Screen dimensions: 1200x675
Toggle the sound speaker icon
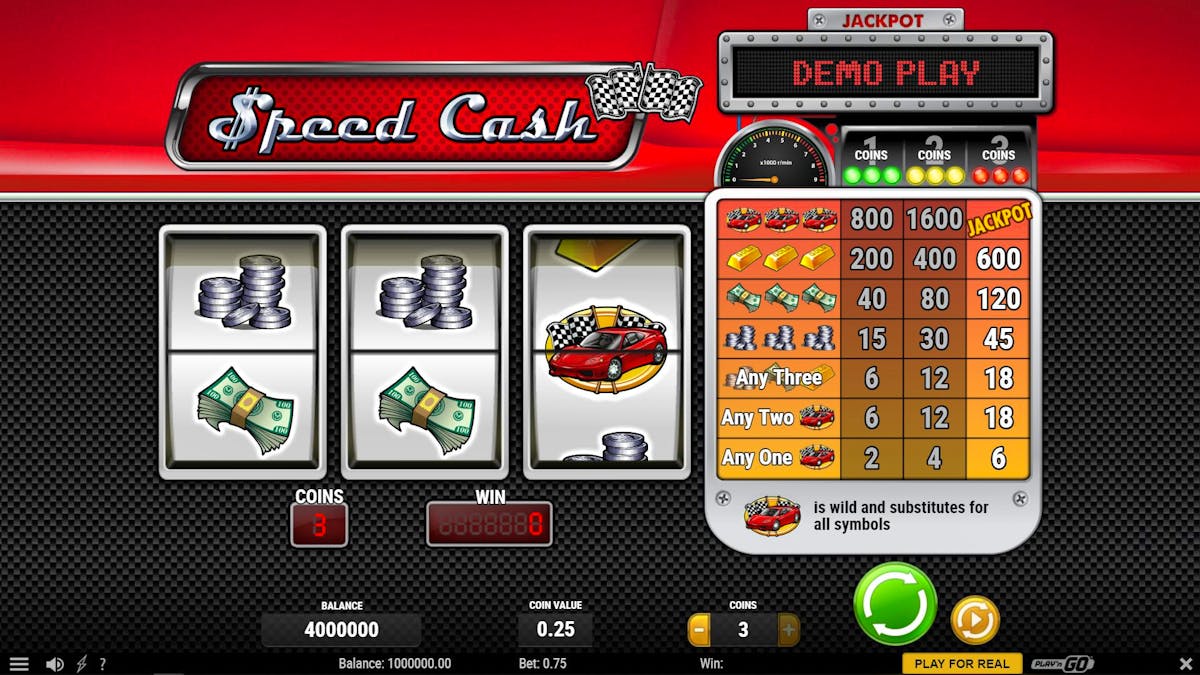(55, 664)
